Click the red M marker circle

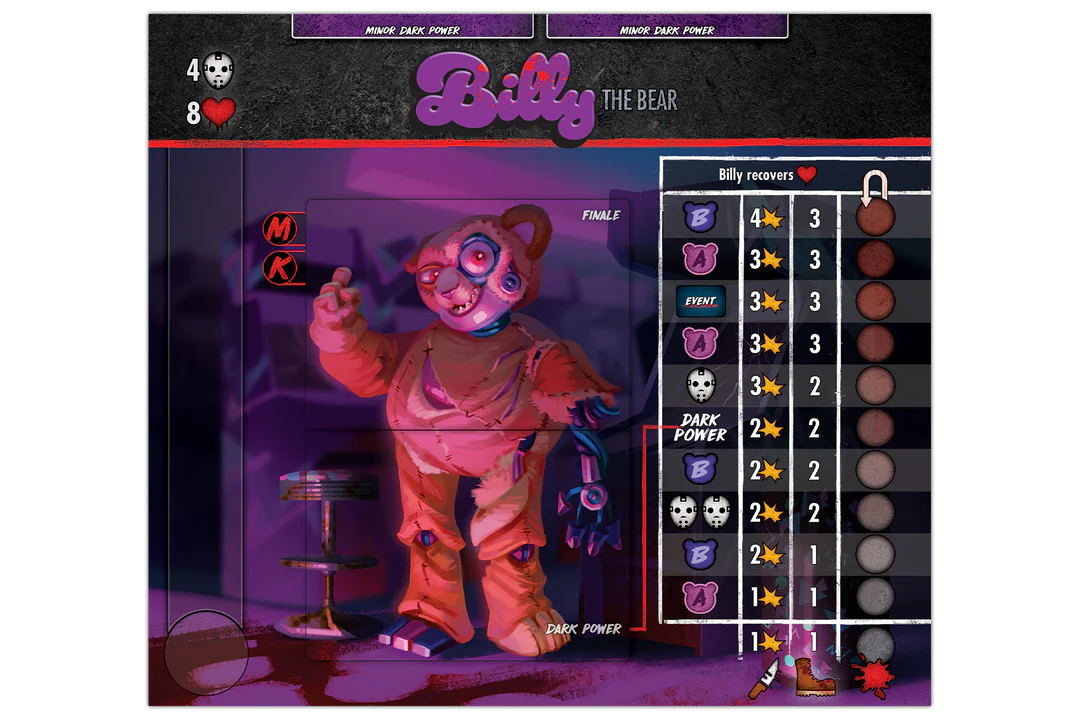coord(280,230)
